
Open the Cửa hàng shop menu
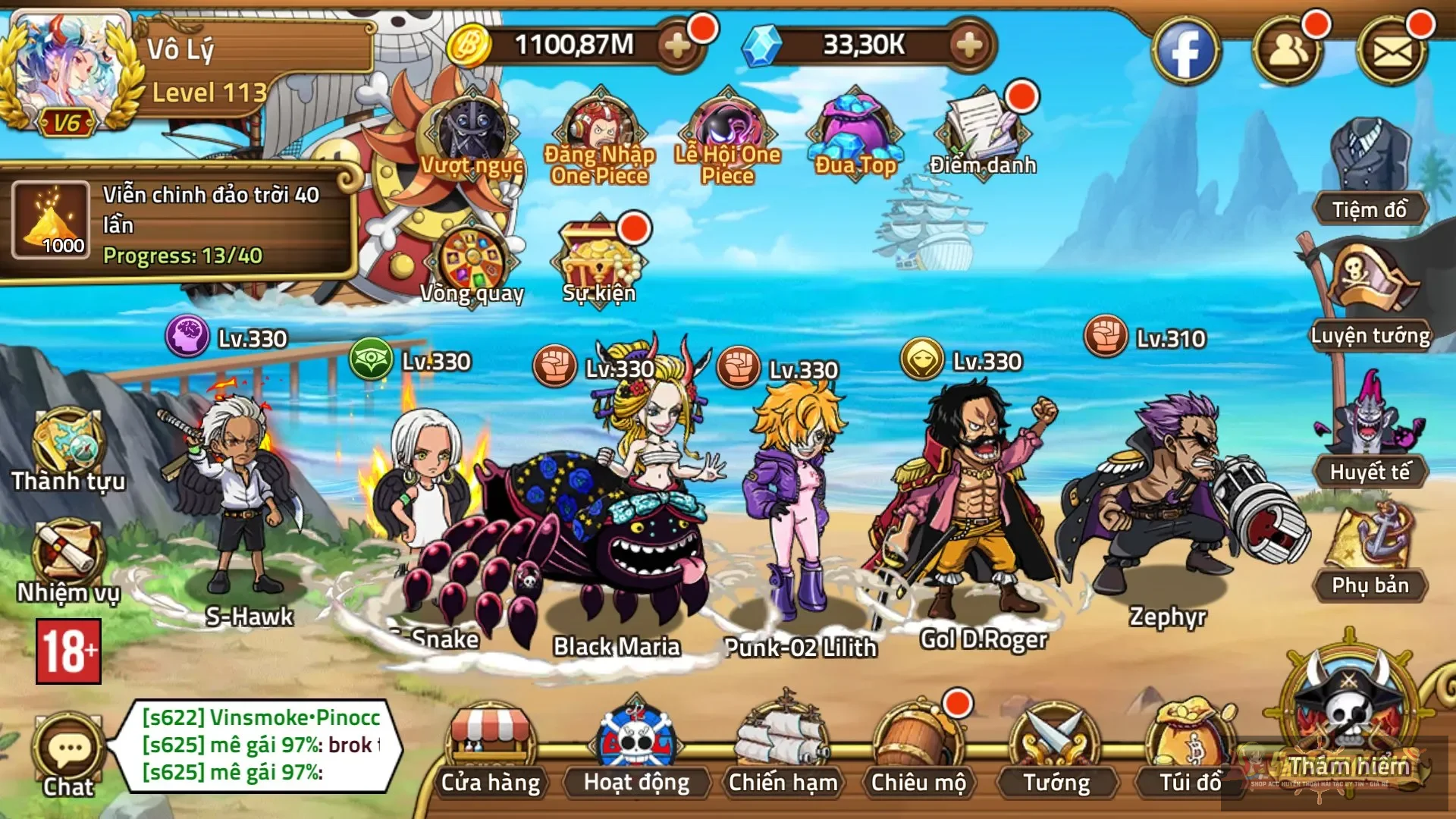coord(490,747)
